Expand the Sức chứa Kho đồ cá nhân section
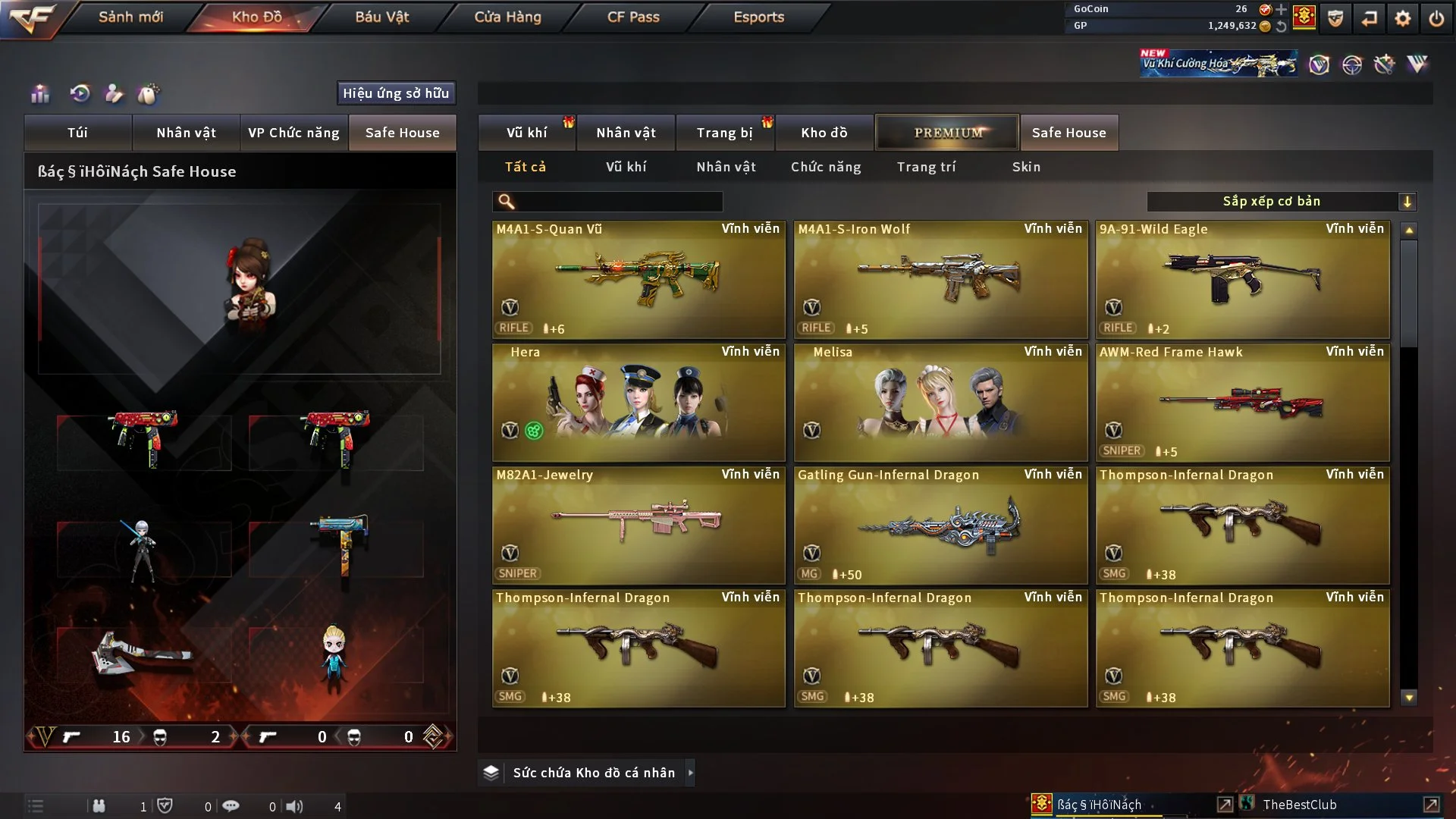This screenshot has width=1456, height=819. coord(690,773)
